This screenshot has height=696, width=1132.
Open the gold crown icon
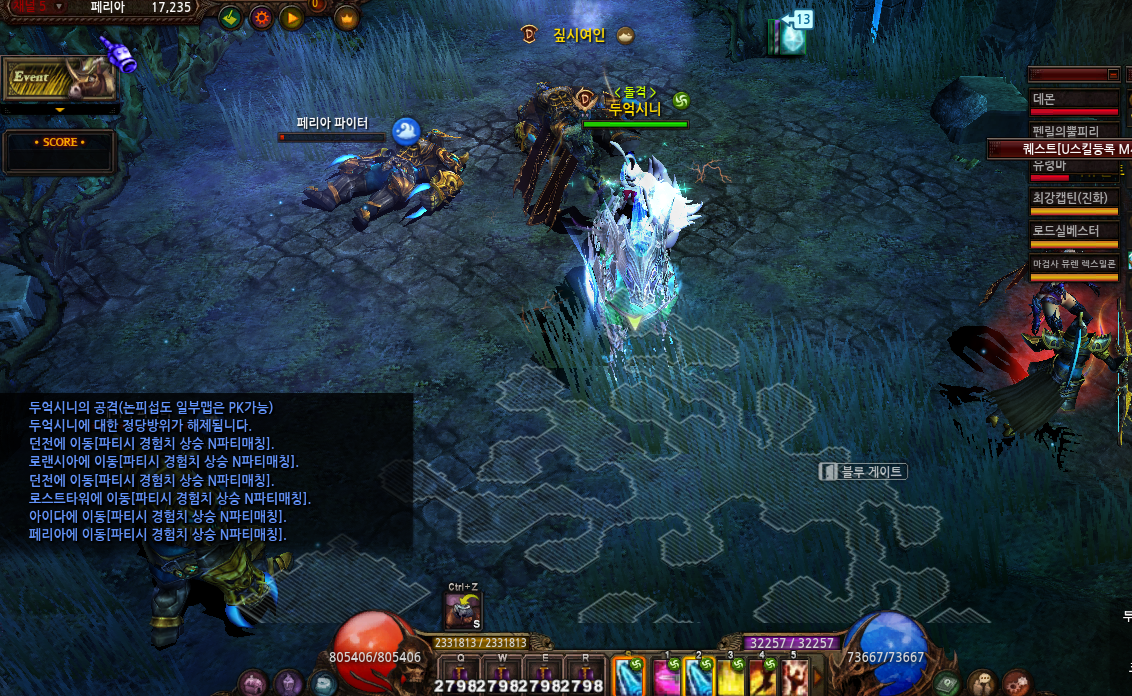pyautogui.click(x=348, y=17)
